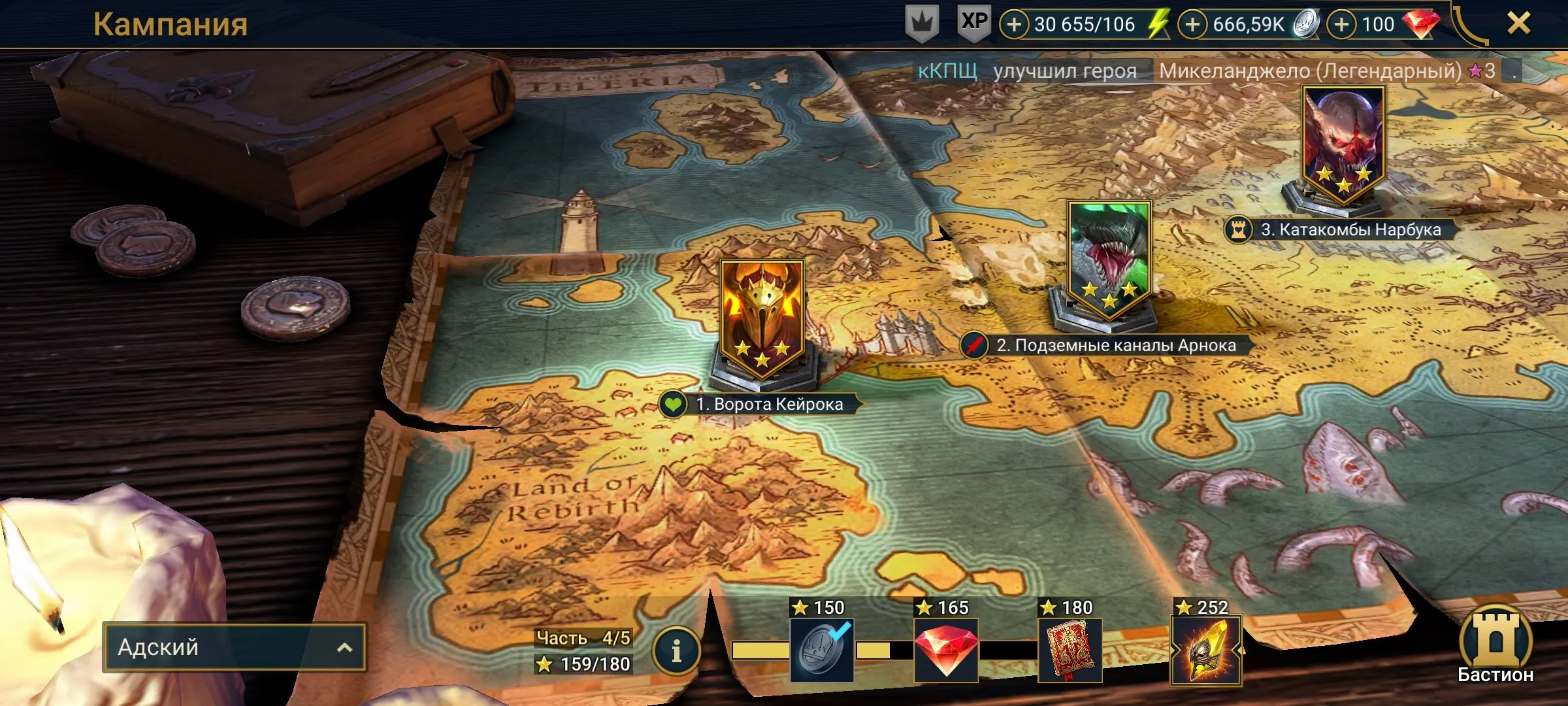Buy gems via the plus button
The width and height of the screenshot is (1568, 706).
[x=1341, y=25]
